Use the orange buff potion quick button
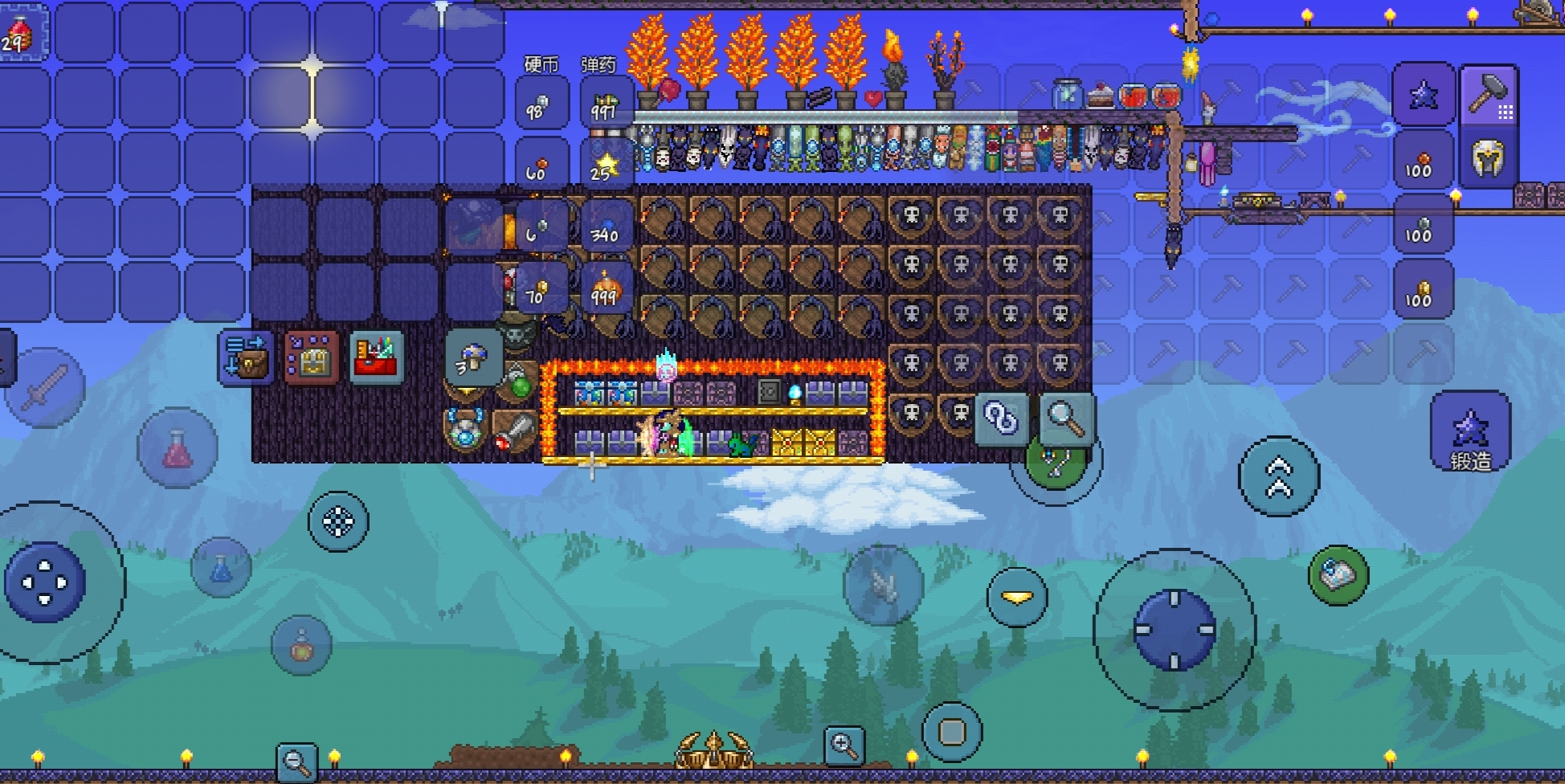The width and height of the screenshot is (1565, 784). click(x=301, y=645)
